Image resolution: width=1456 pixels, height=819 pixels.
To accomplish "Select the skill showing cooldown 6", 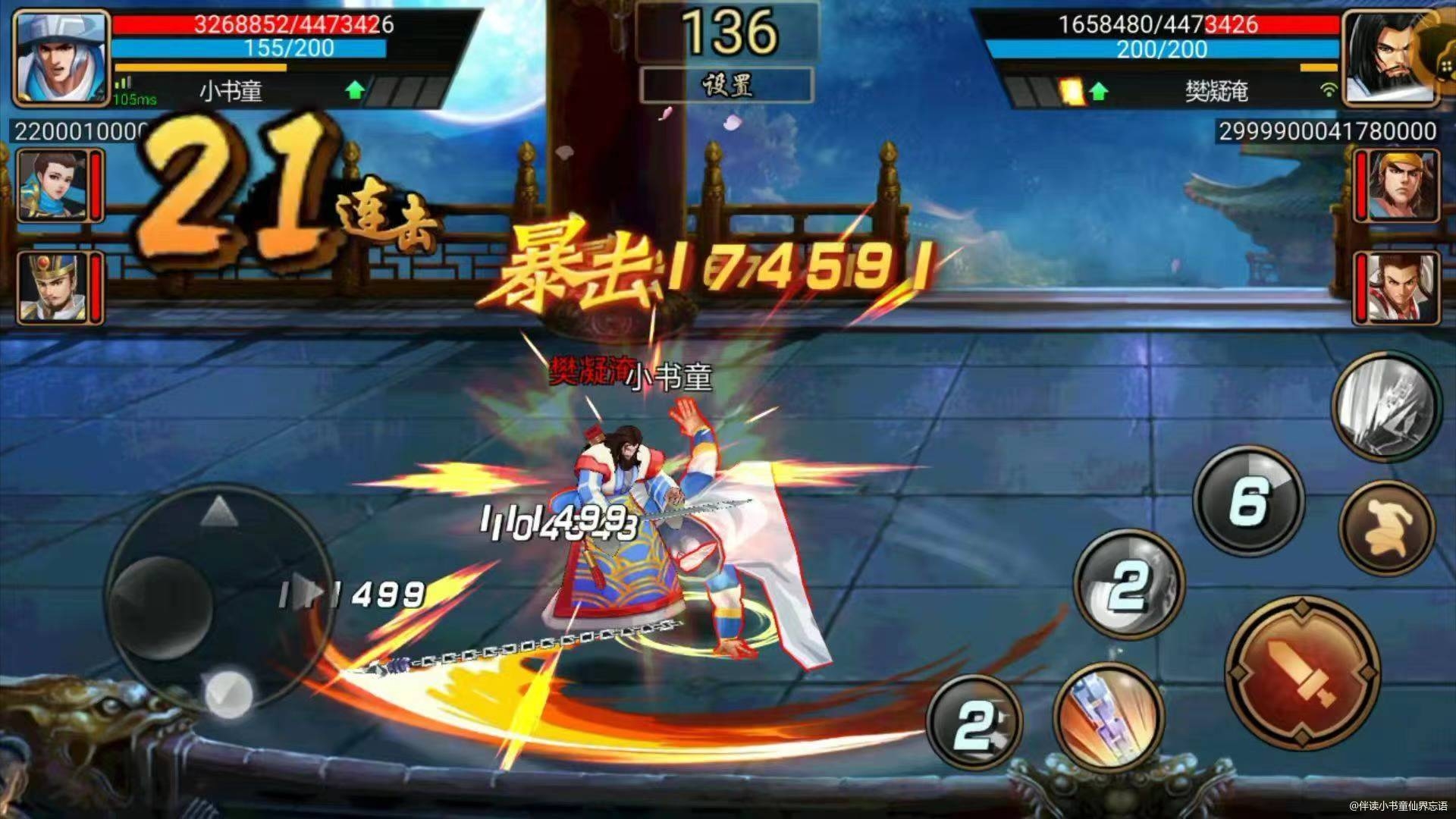I will point(1248,501).
